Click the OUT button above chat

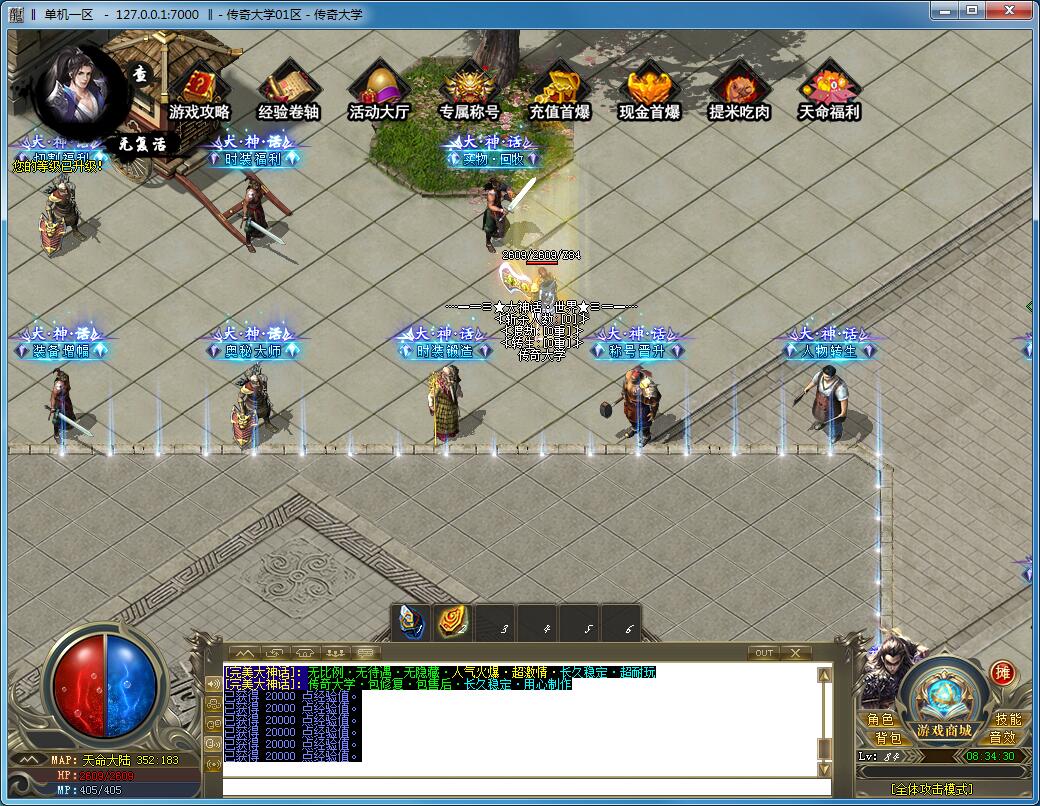[764, 653]
